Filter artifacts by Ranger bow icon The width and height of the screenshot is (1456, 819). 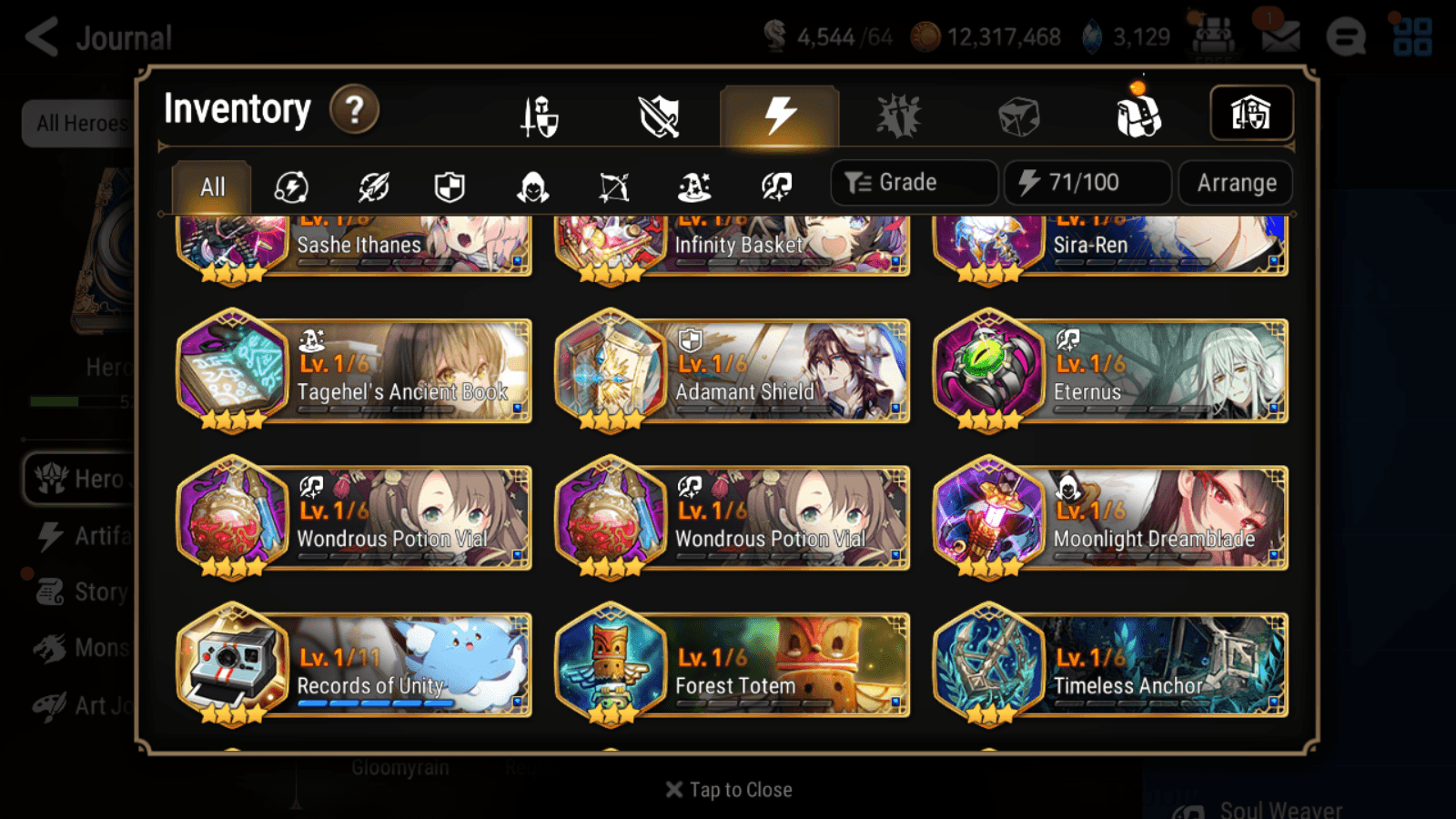point(612,187)
